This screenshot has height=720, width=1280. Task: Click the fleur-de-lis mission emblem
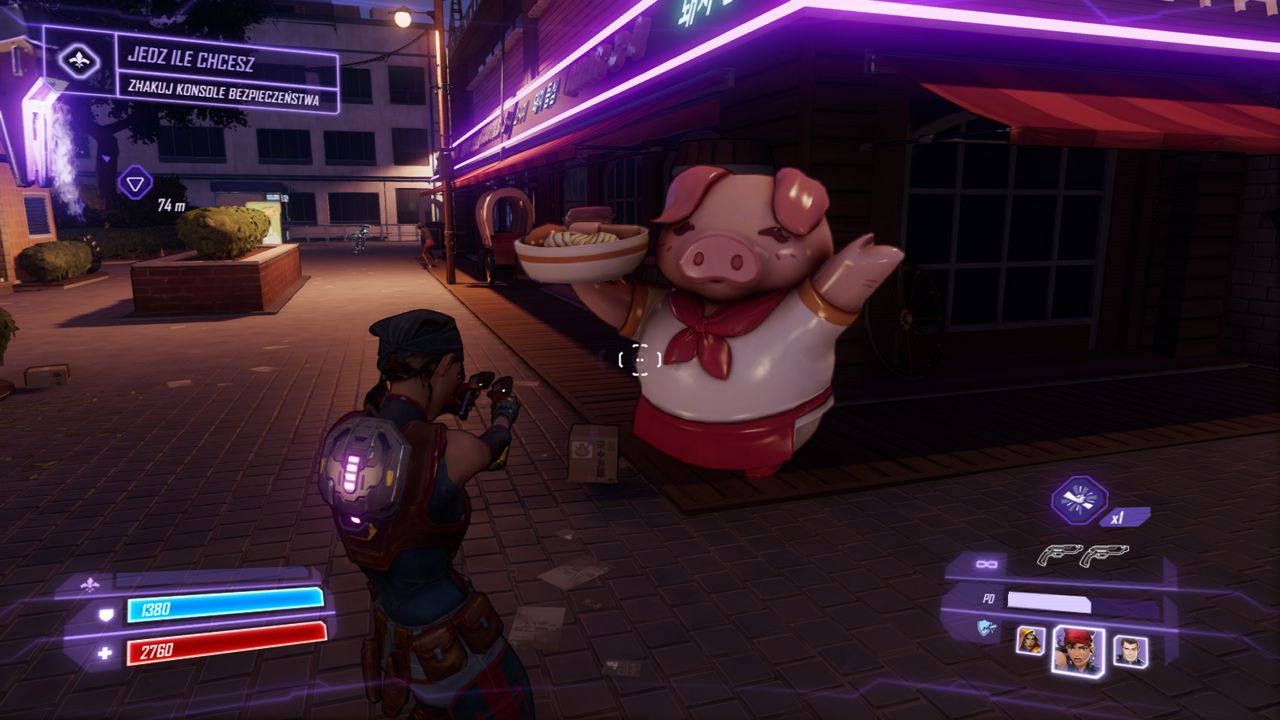coord(79,62)
